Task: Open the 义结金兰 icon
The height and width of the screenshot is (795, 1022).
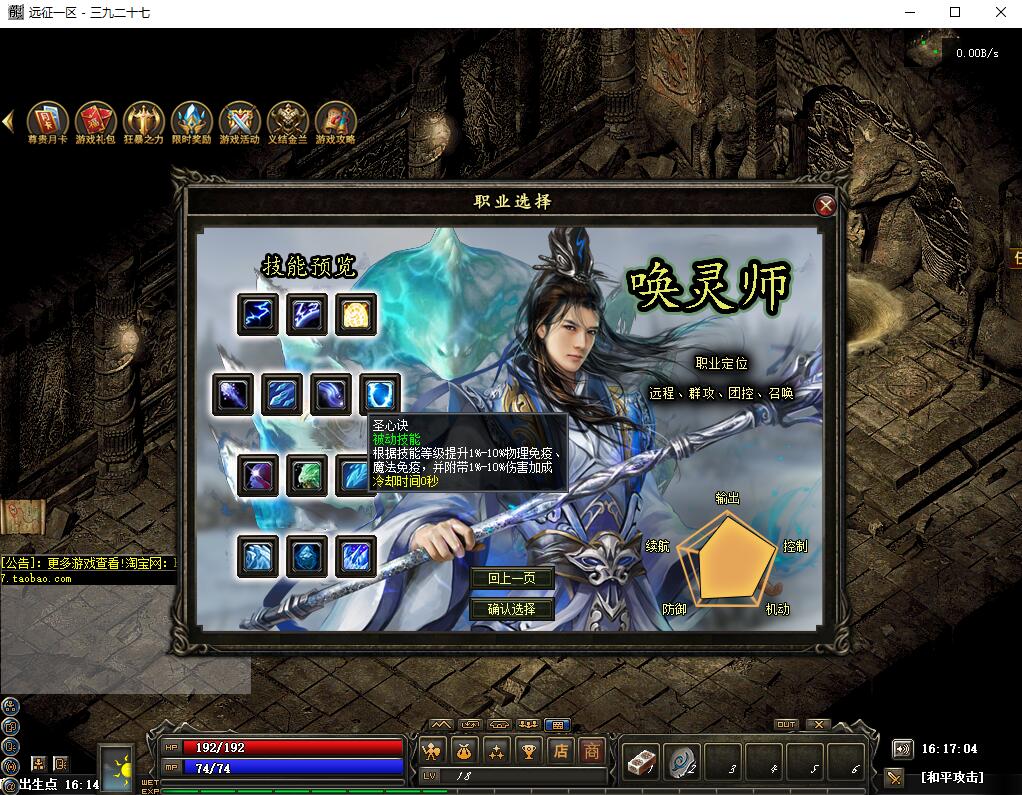Action: coord(288,120)
